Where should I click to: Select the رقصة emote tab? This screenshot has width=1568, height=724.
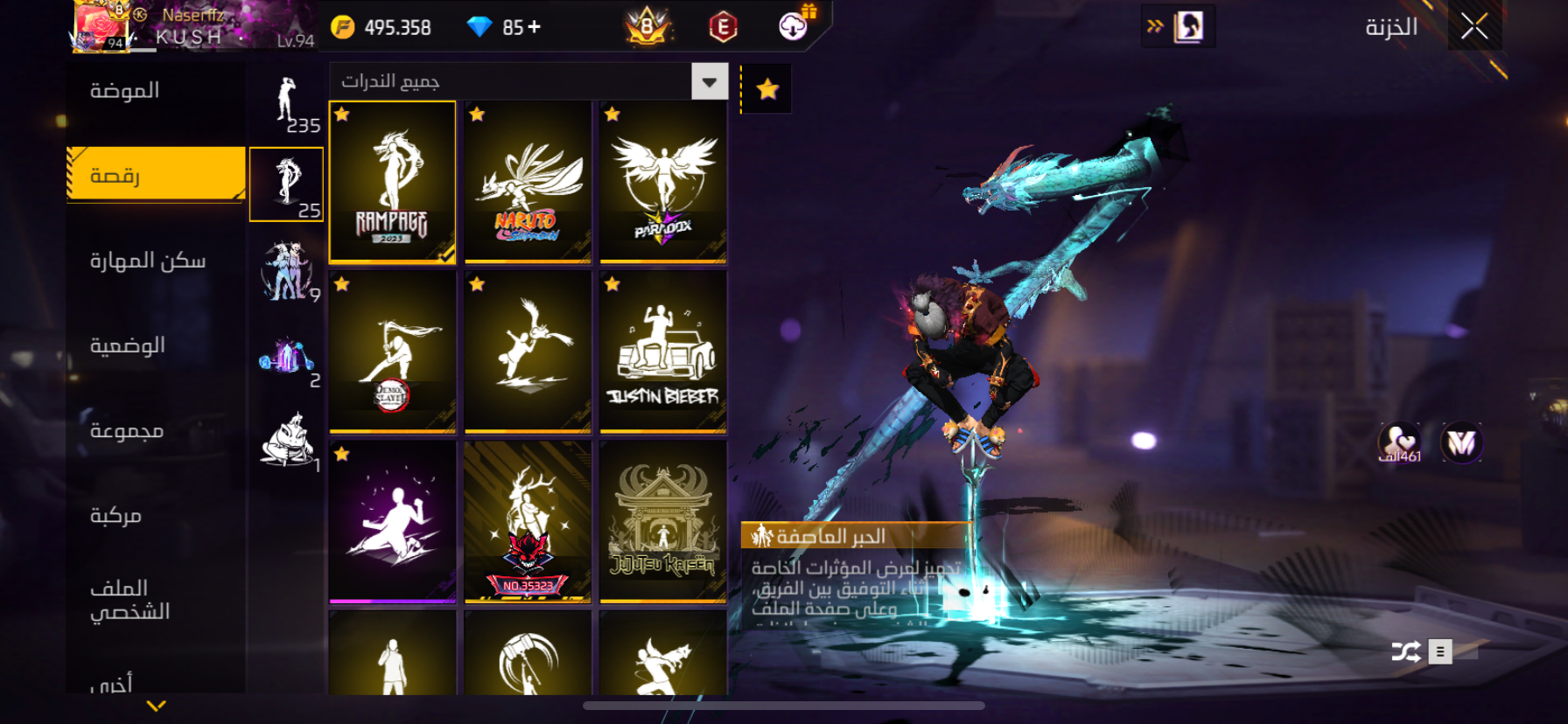[155, 175]
